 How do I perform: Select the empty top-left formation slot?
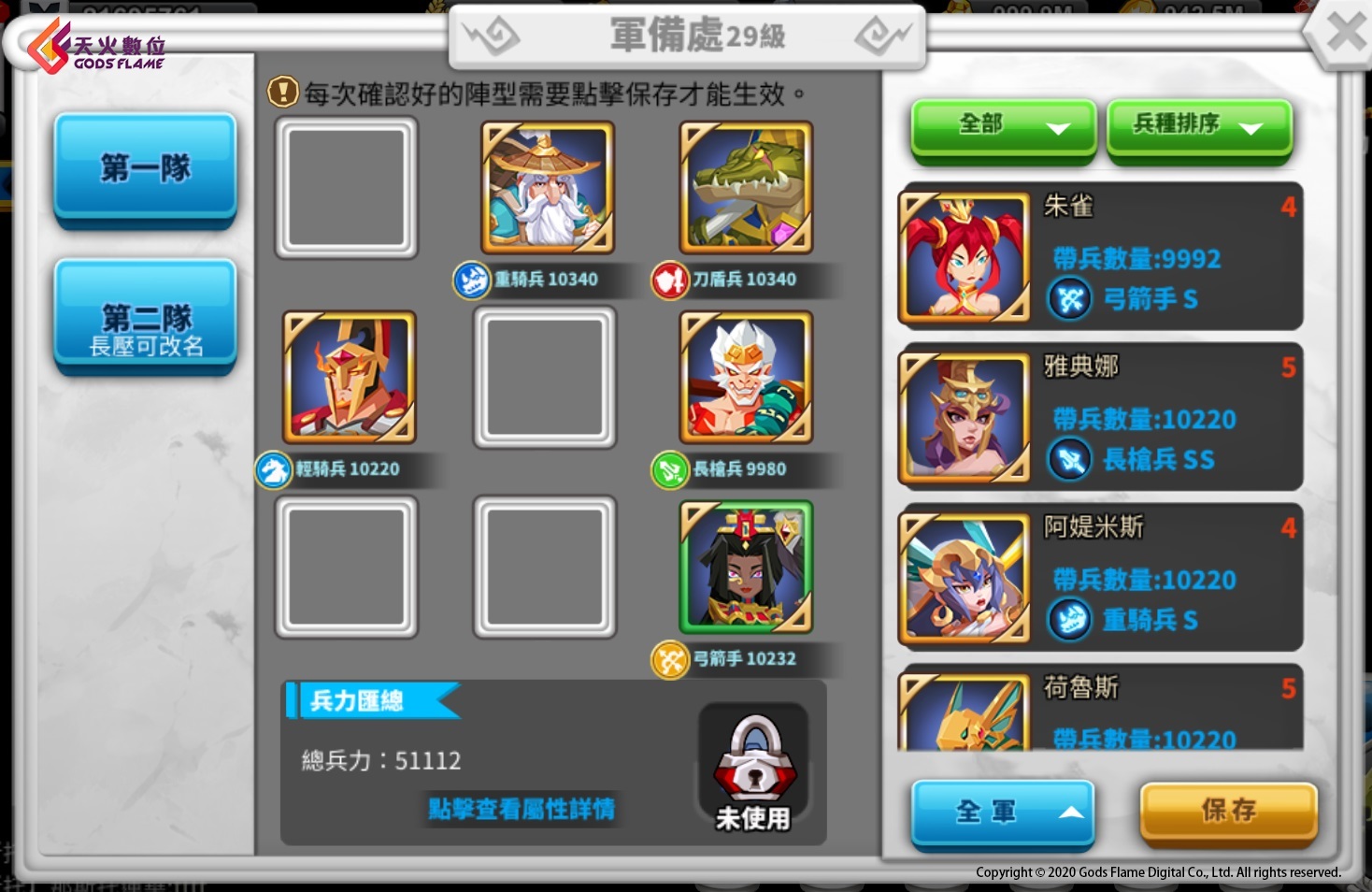(346, 188)
